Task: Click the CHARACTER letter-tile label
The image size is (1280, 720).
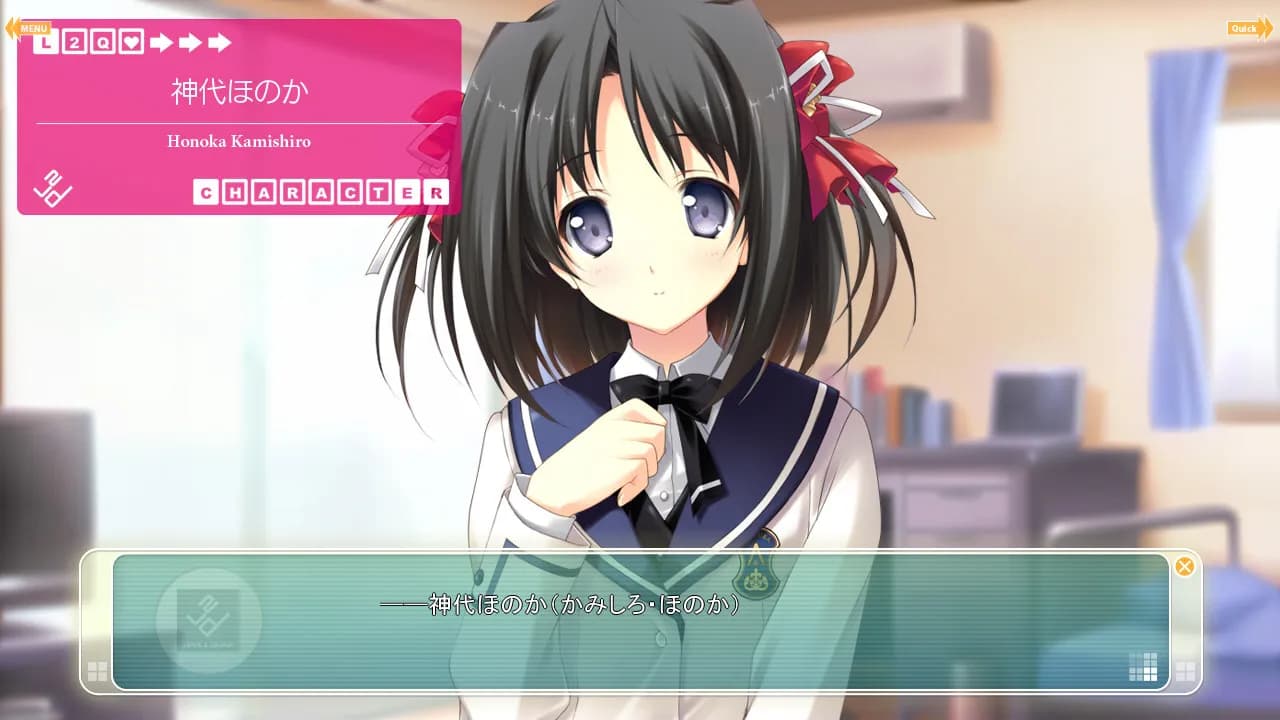Action: [322, 190]
